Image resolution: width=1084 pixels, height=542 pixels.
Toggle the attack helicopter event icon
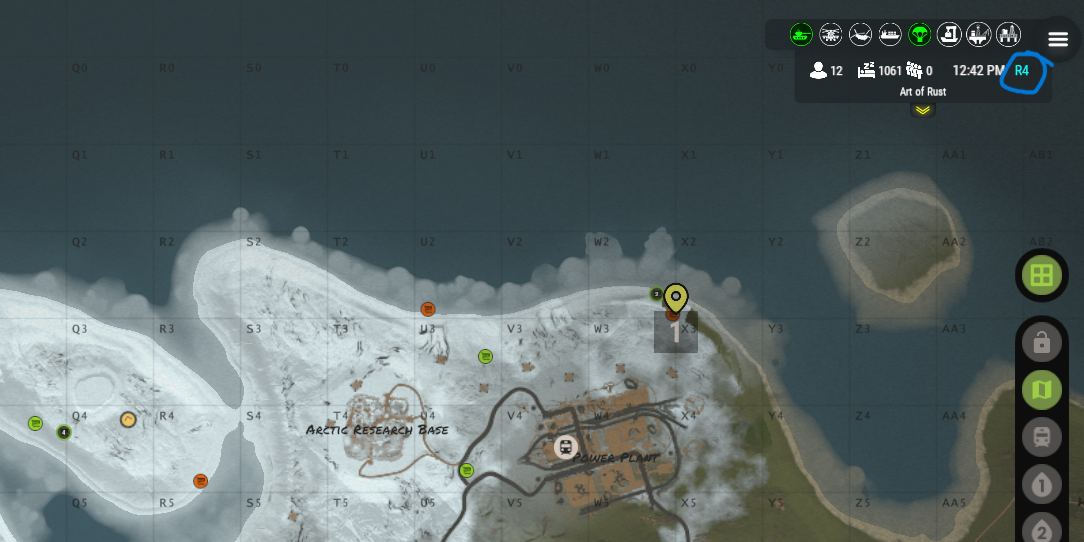pos(831,35)
